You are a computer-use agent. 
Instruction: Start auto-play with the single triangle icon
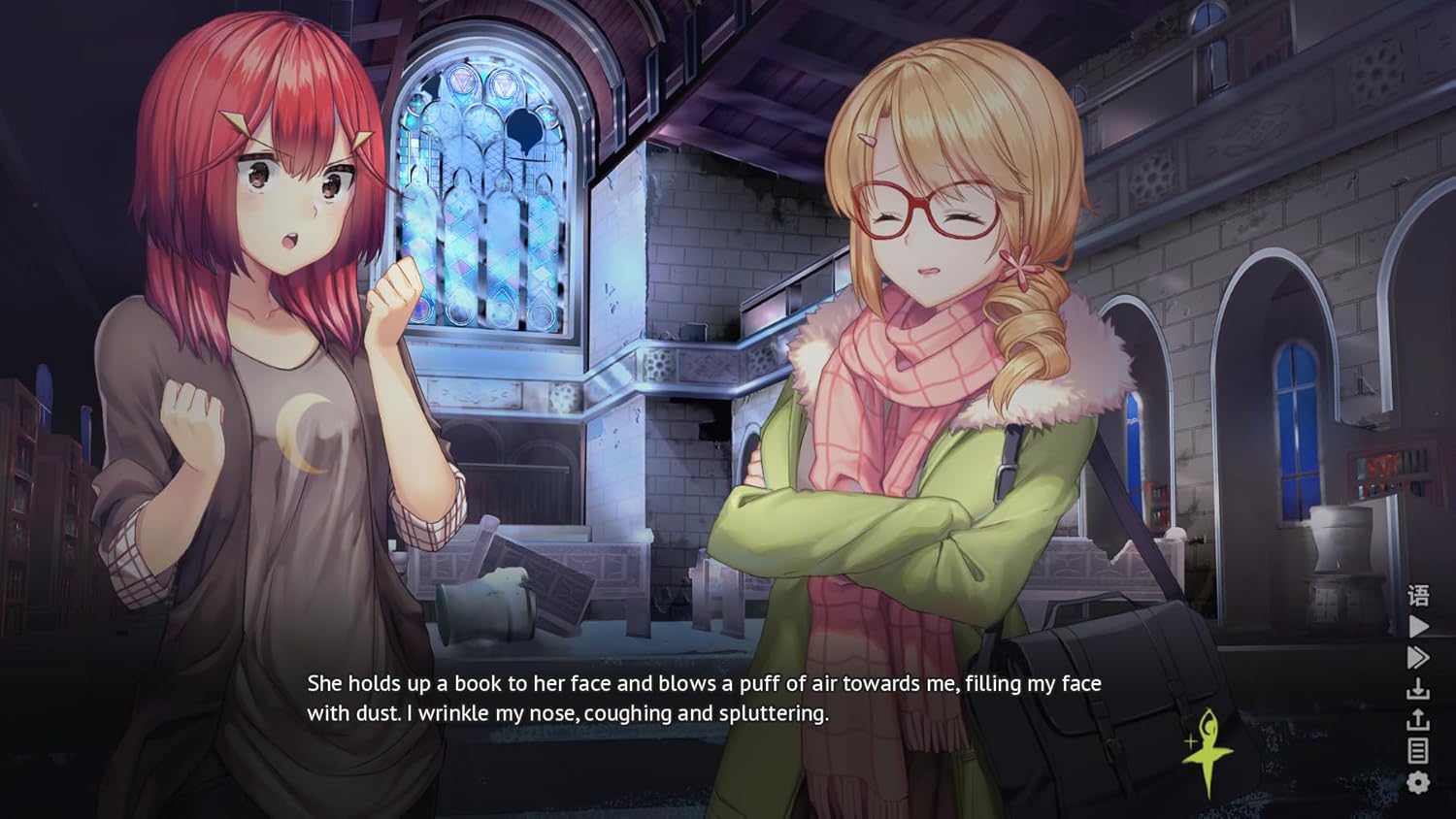pos(1418,626)
